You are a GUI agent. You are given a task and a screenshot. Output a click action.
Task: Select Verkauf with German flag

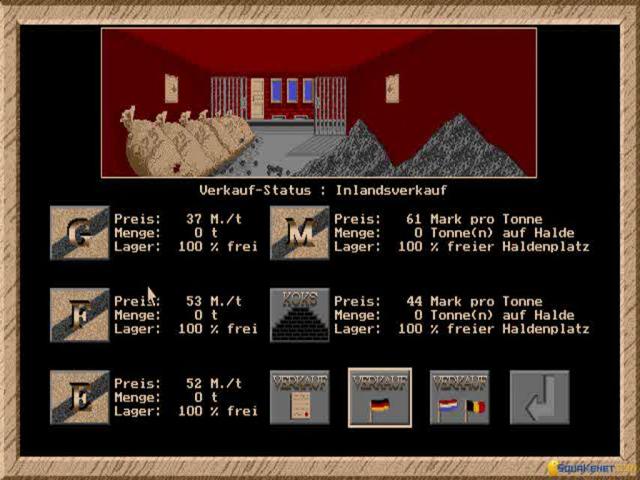pos(380,397)
